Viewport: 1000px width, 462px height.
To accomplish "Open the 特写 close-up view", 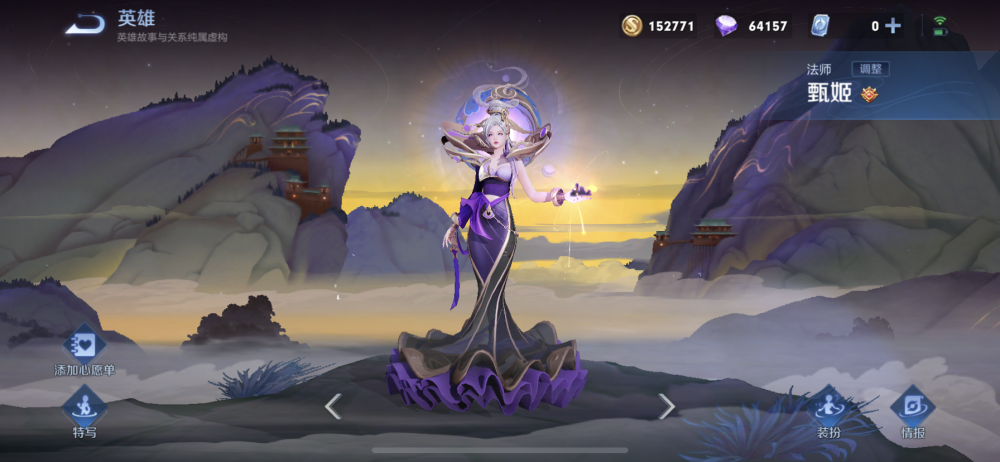I will pos(85,407).
